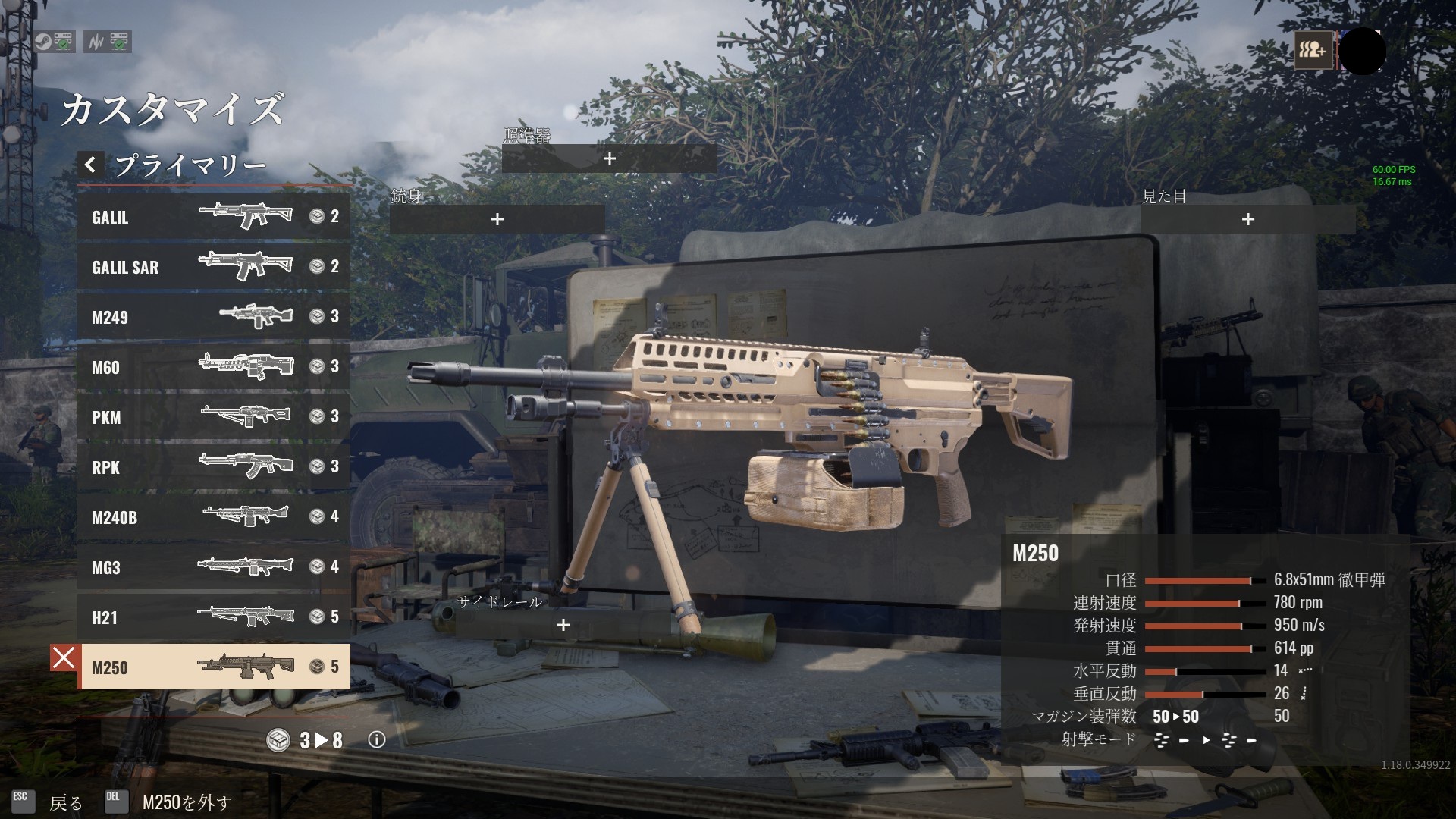Open the 照準器 attachment slot
Image resolution: width=1456 pixels, height=819 pixels.
click(x=609, y=158)
